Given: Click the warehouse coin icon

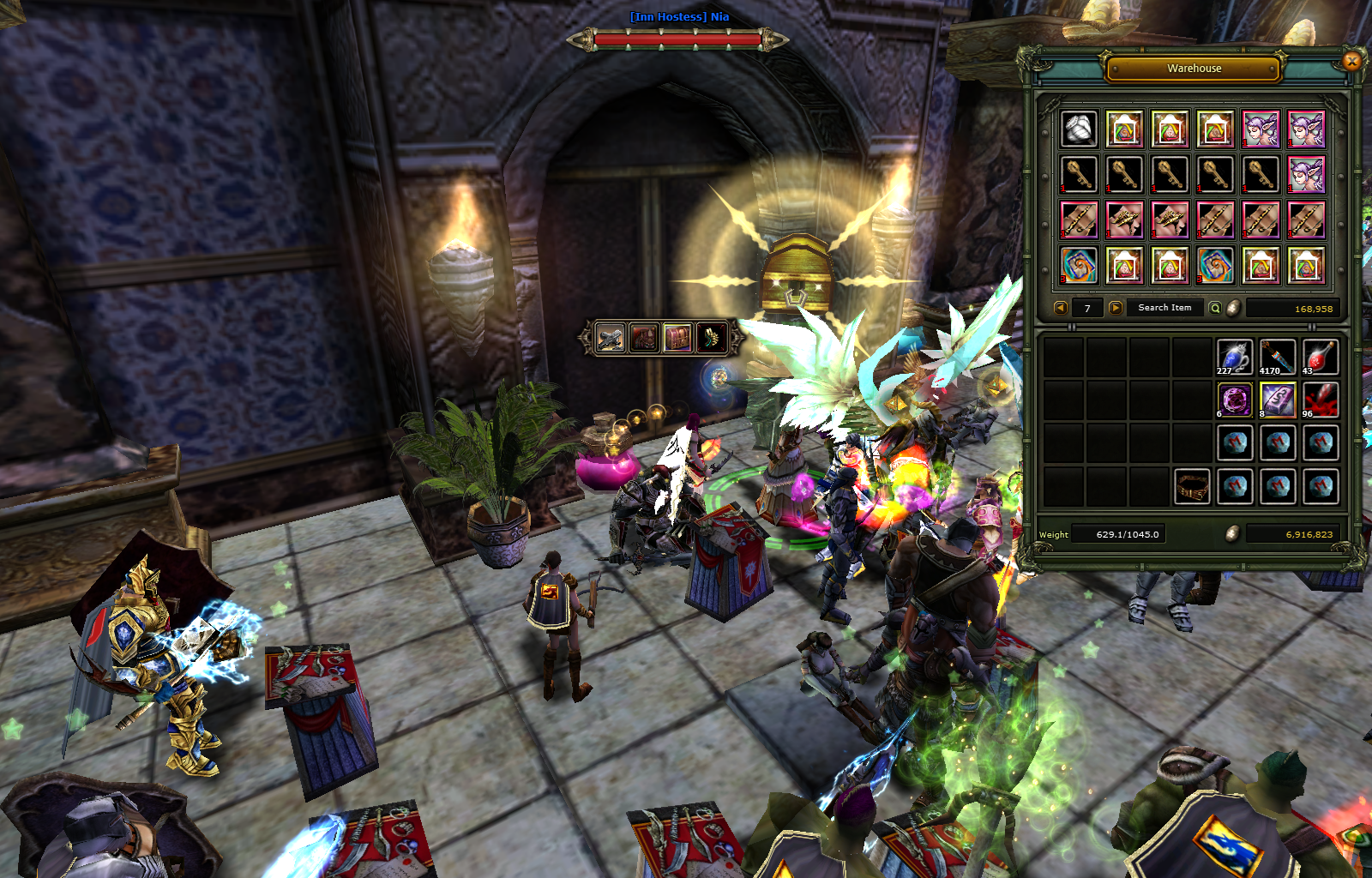Looking at the screenshot, I should pos(1233,308).
